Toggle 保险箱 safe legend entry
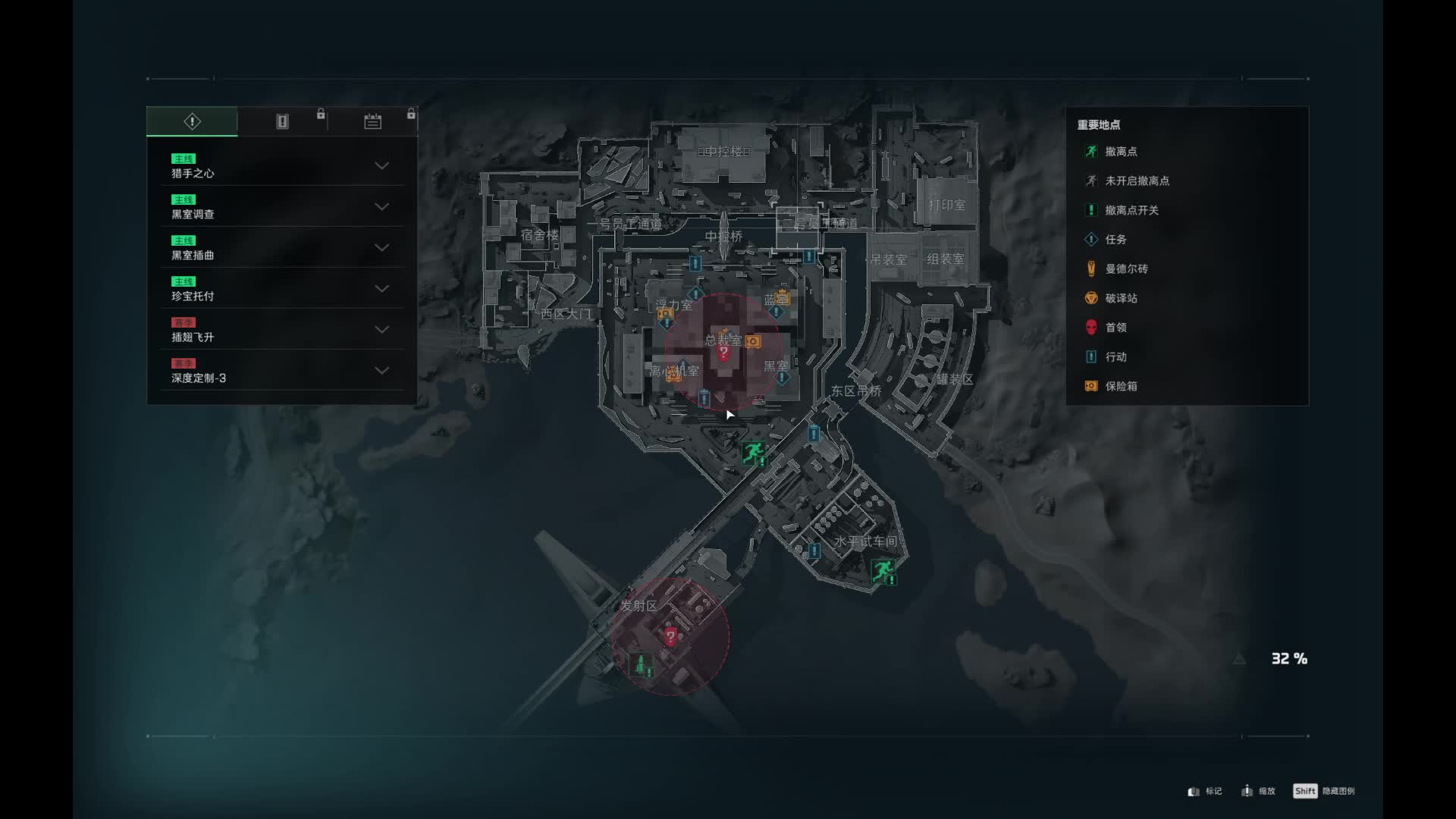The height and width of the screenshot is (819, 1456). (1120, 387)
